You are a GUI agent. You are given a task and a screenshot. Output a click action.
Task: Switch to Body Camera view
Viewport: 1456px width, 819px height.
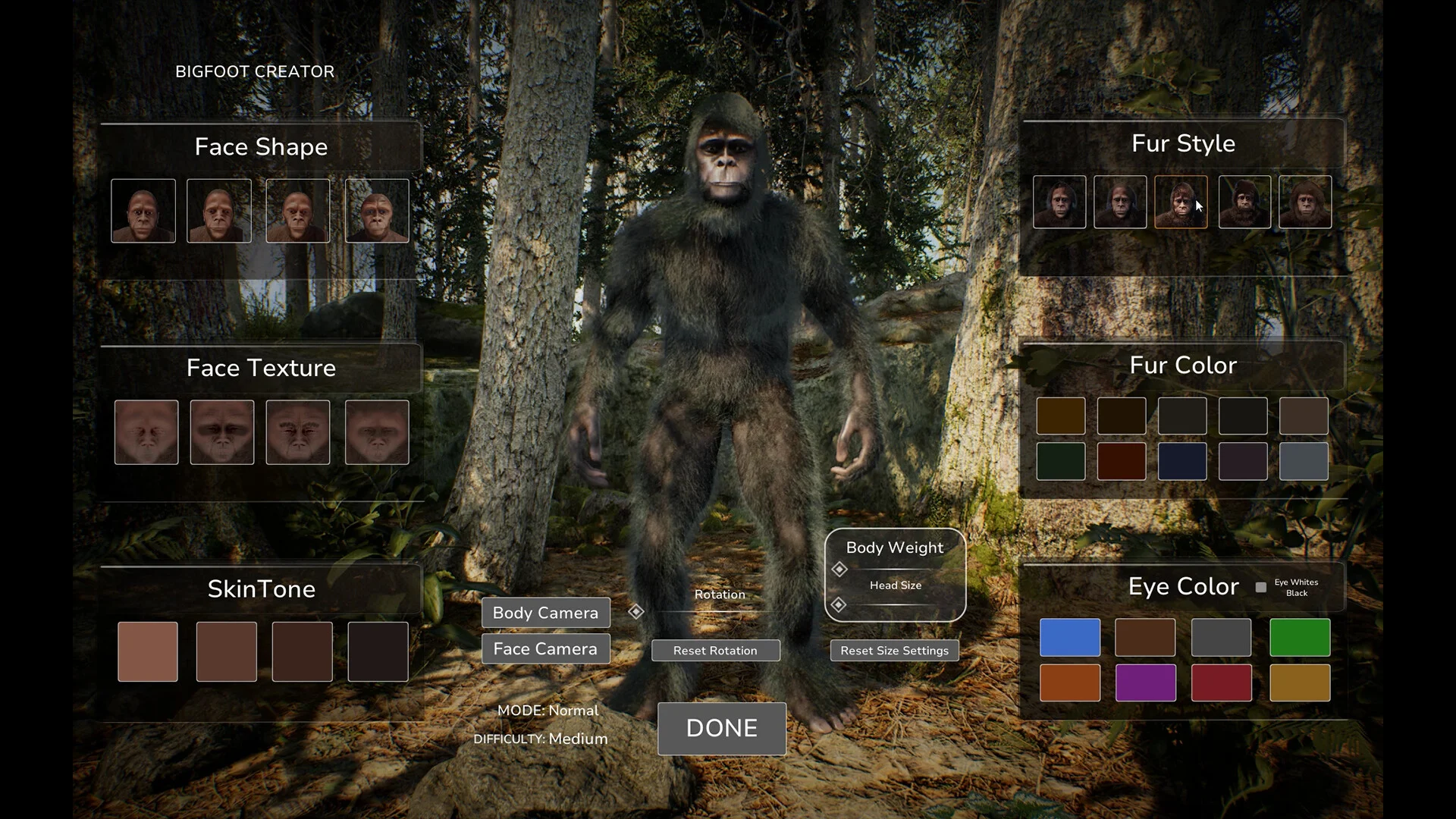click(x=545, y=613)
